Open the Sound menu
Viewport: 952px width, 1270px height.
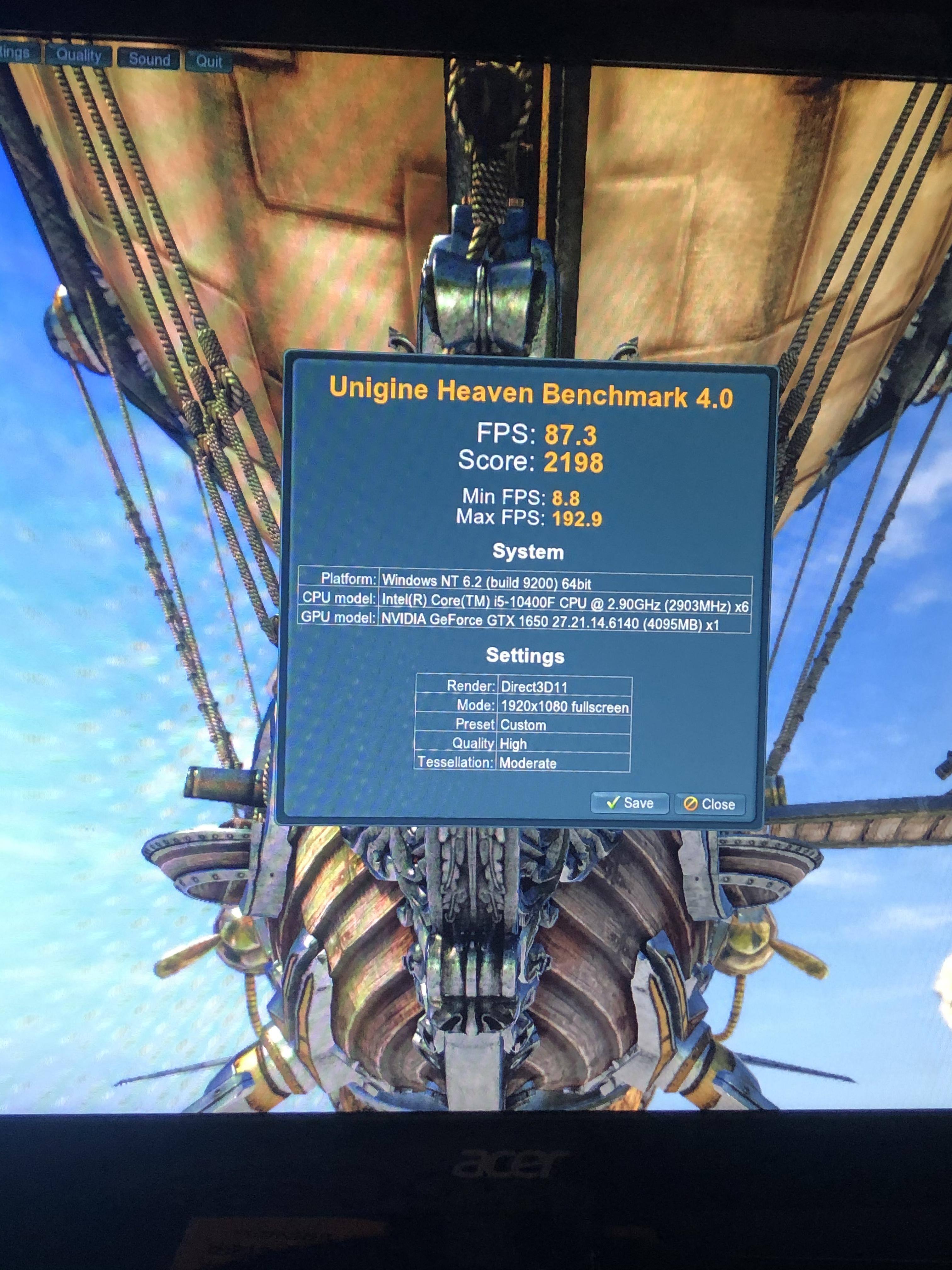click(149, 59)
